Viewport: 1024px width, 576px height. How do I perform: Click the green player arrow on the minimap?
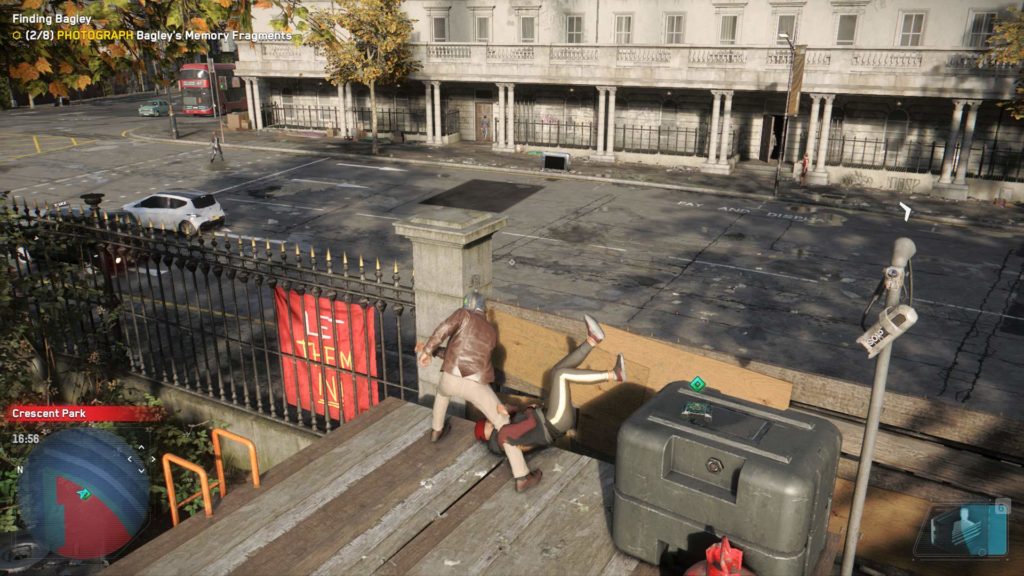85,493
